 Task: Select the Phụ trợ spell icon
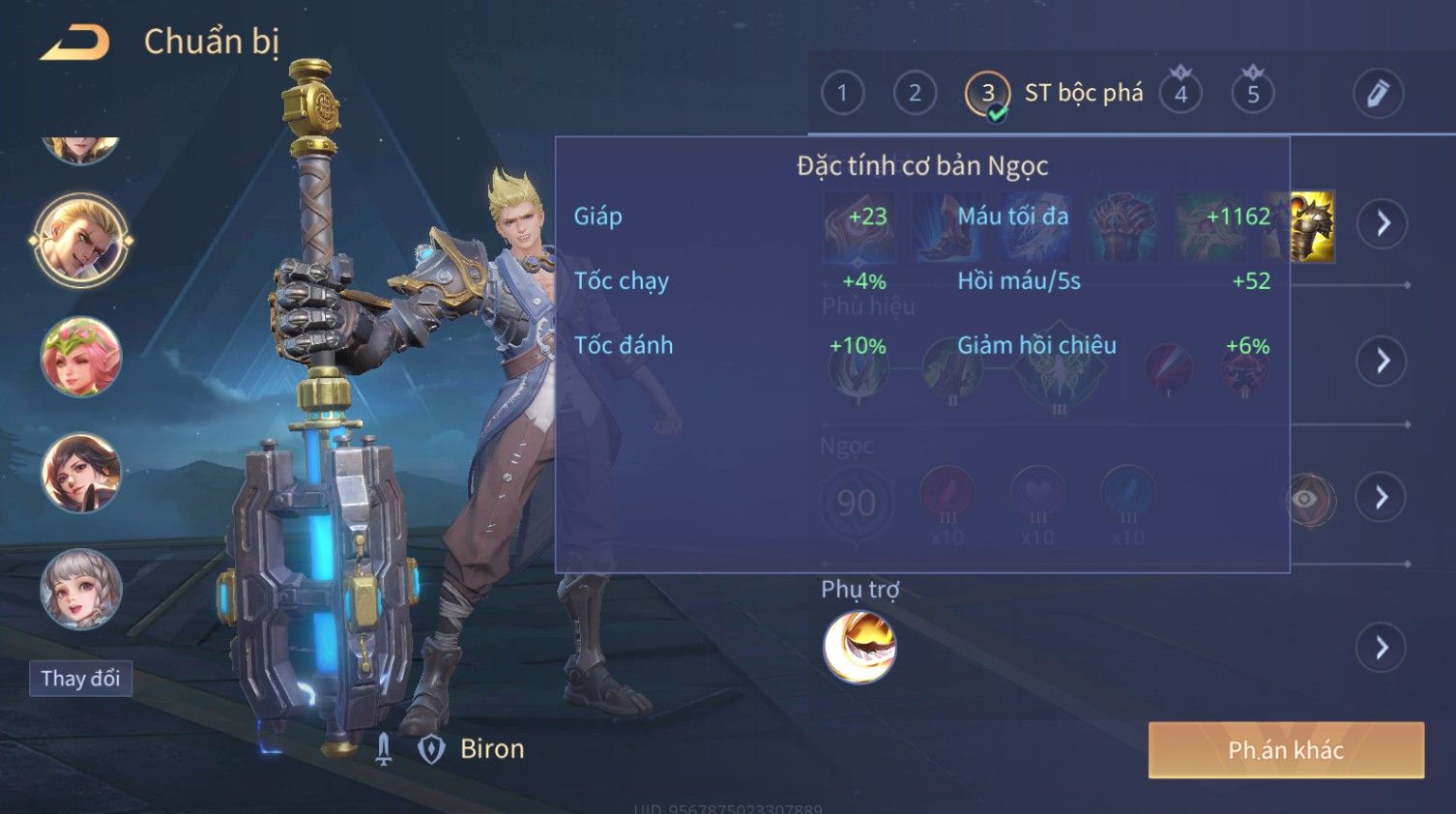859,647
